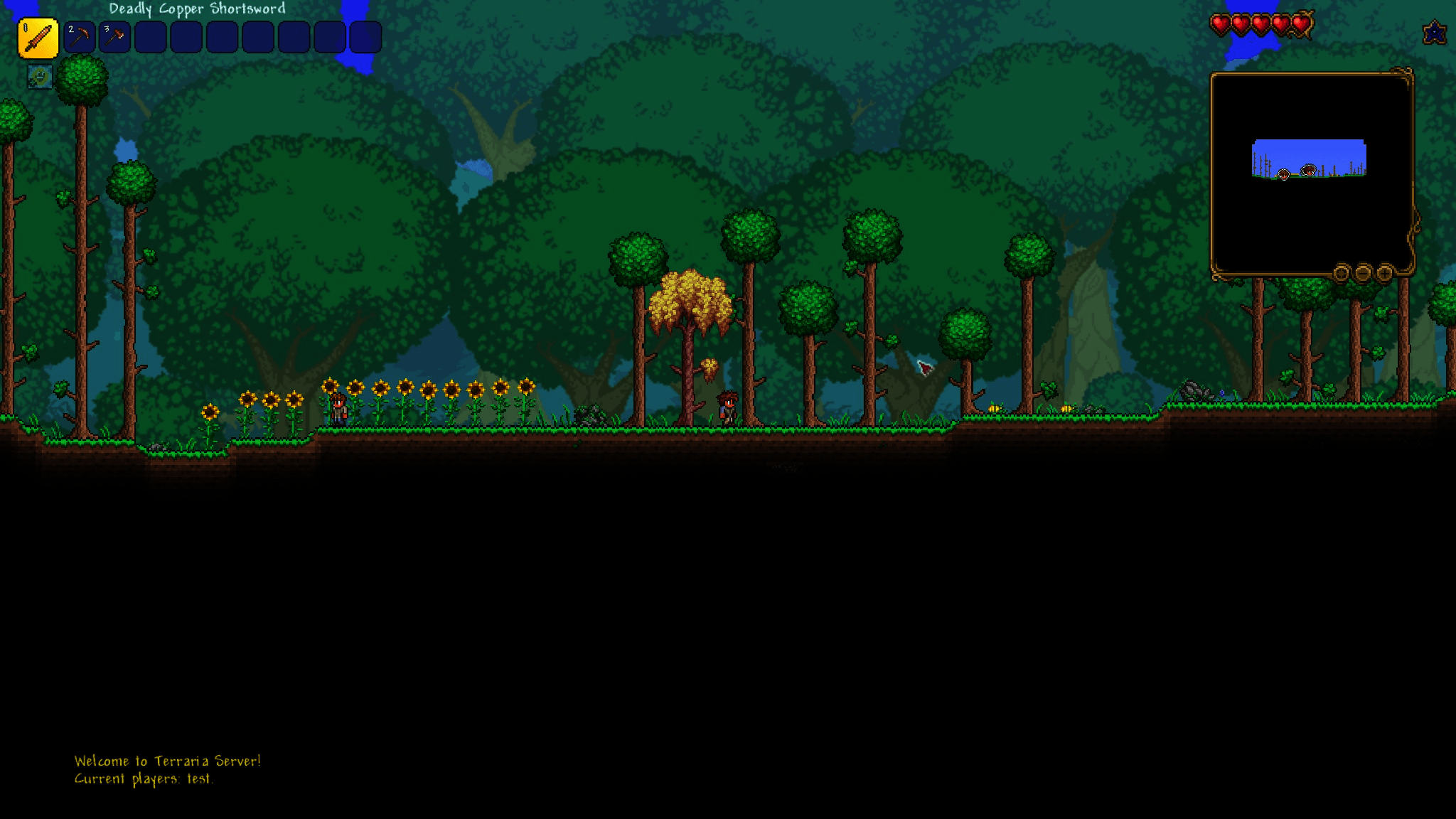
Task: Select the Deadly Copper Shortsword in slot 1
Action: pyautogui.click(x=39, y=36)
